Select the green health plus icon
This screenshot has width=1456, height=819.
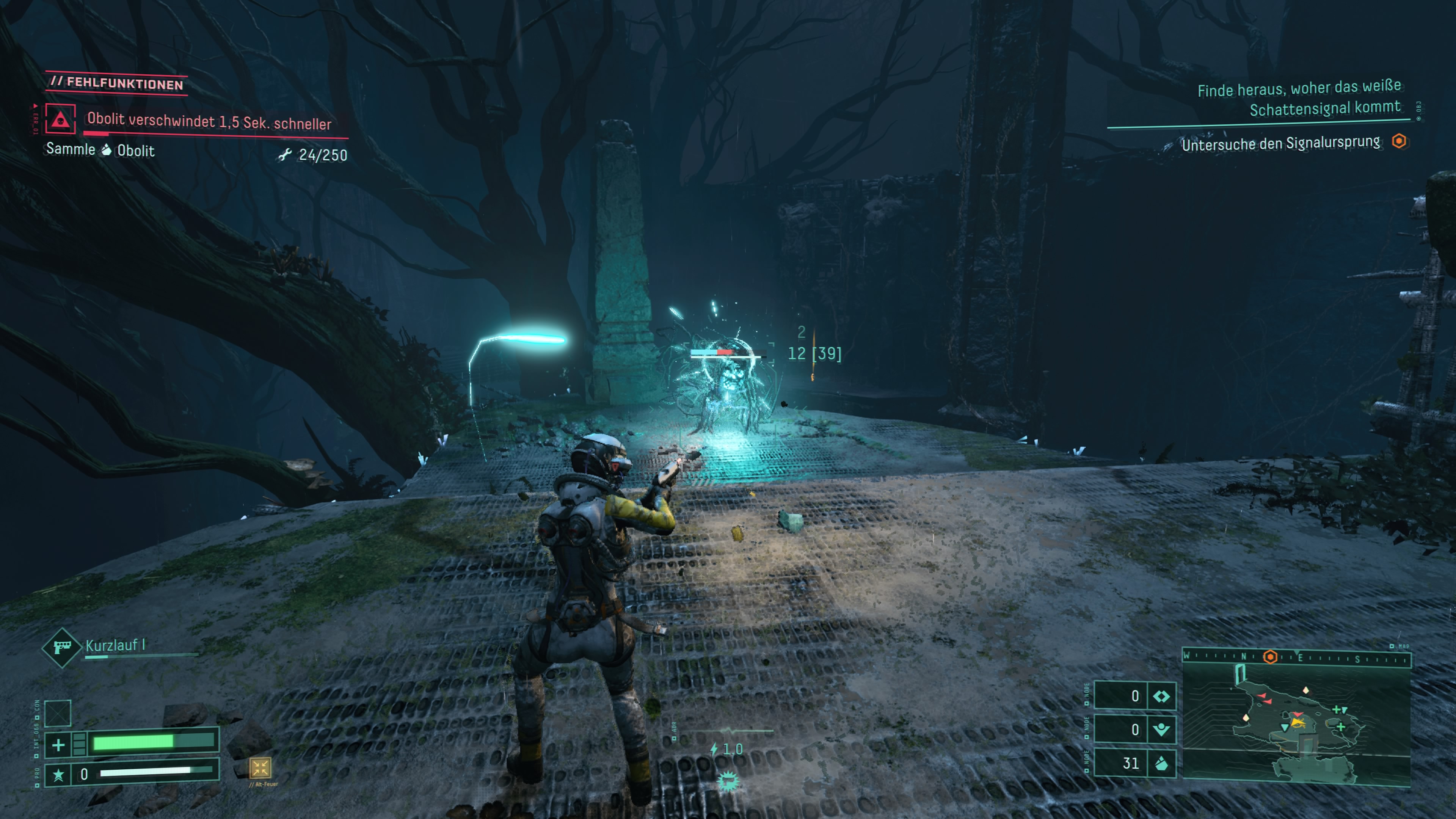coord(58,745)
